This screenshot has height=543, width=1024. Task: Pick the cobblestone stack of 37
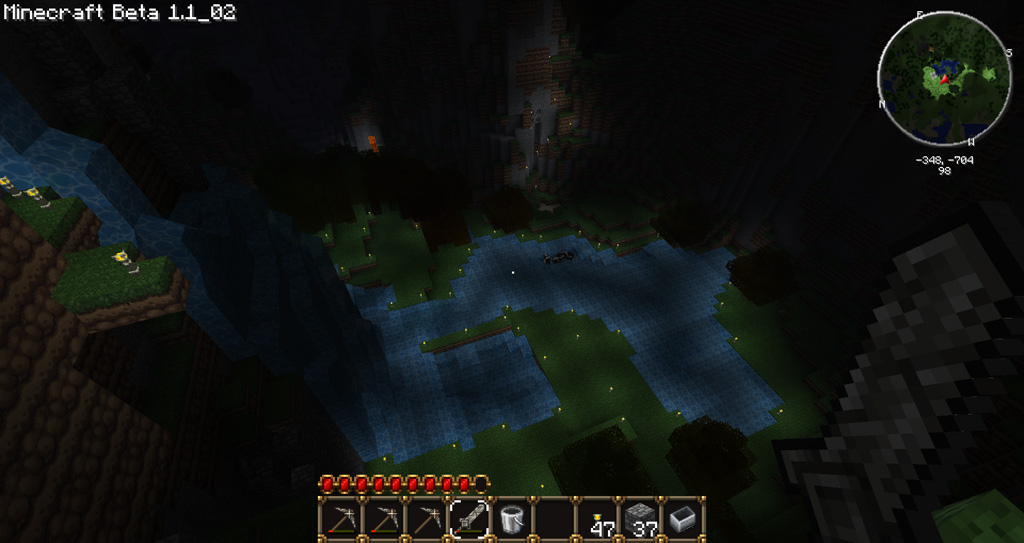tap(641, 519)
